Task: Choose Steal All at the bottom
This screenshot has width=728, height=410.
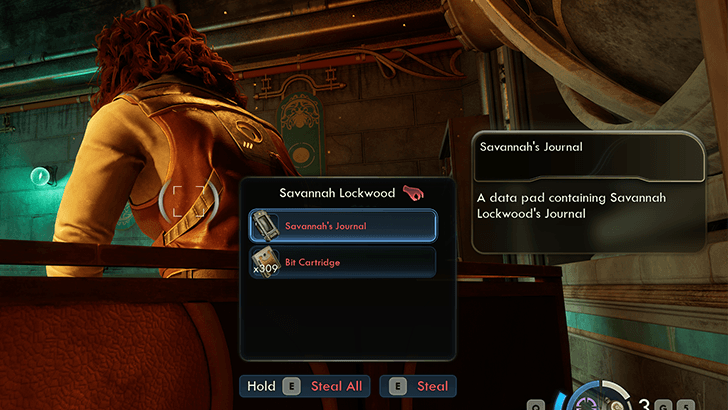Action: tap(305, 386)
